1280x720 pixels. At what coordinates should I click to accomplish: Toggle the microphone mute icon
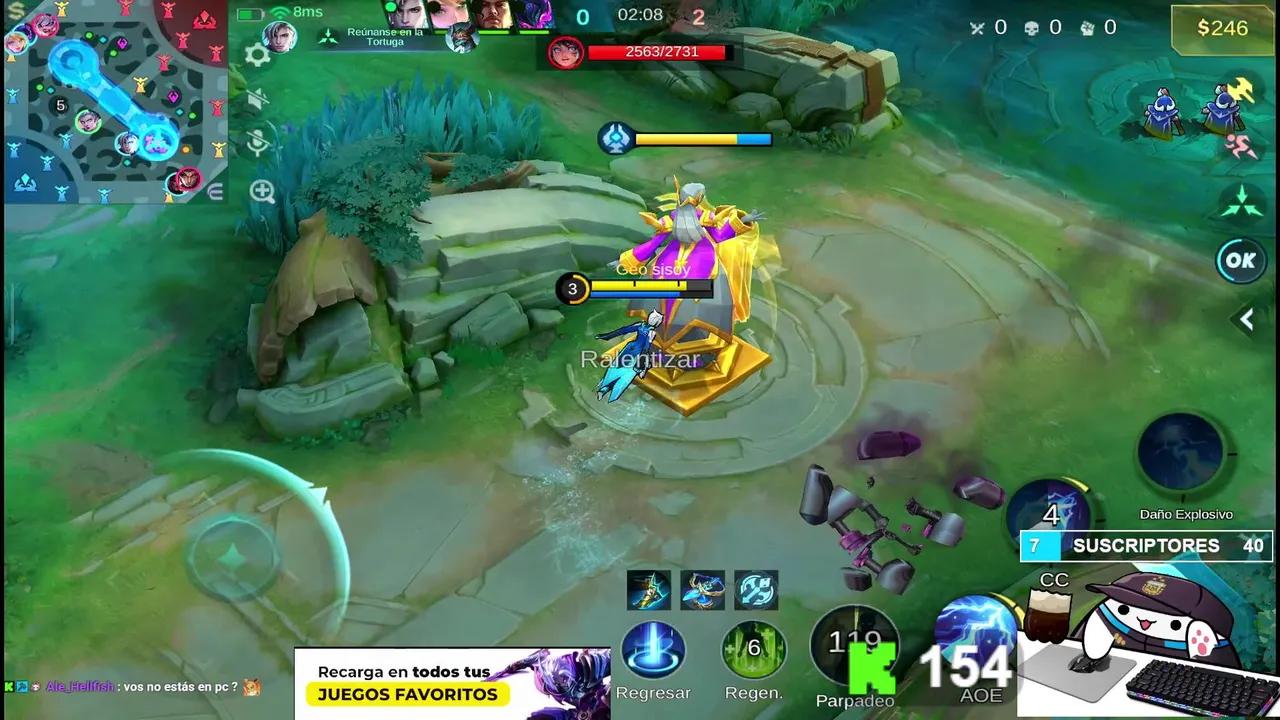[256, 140]
